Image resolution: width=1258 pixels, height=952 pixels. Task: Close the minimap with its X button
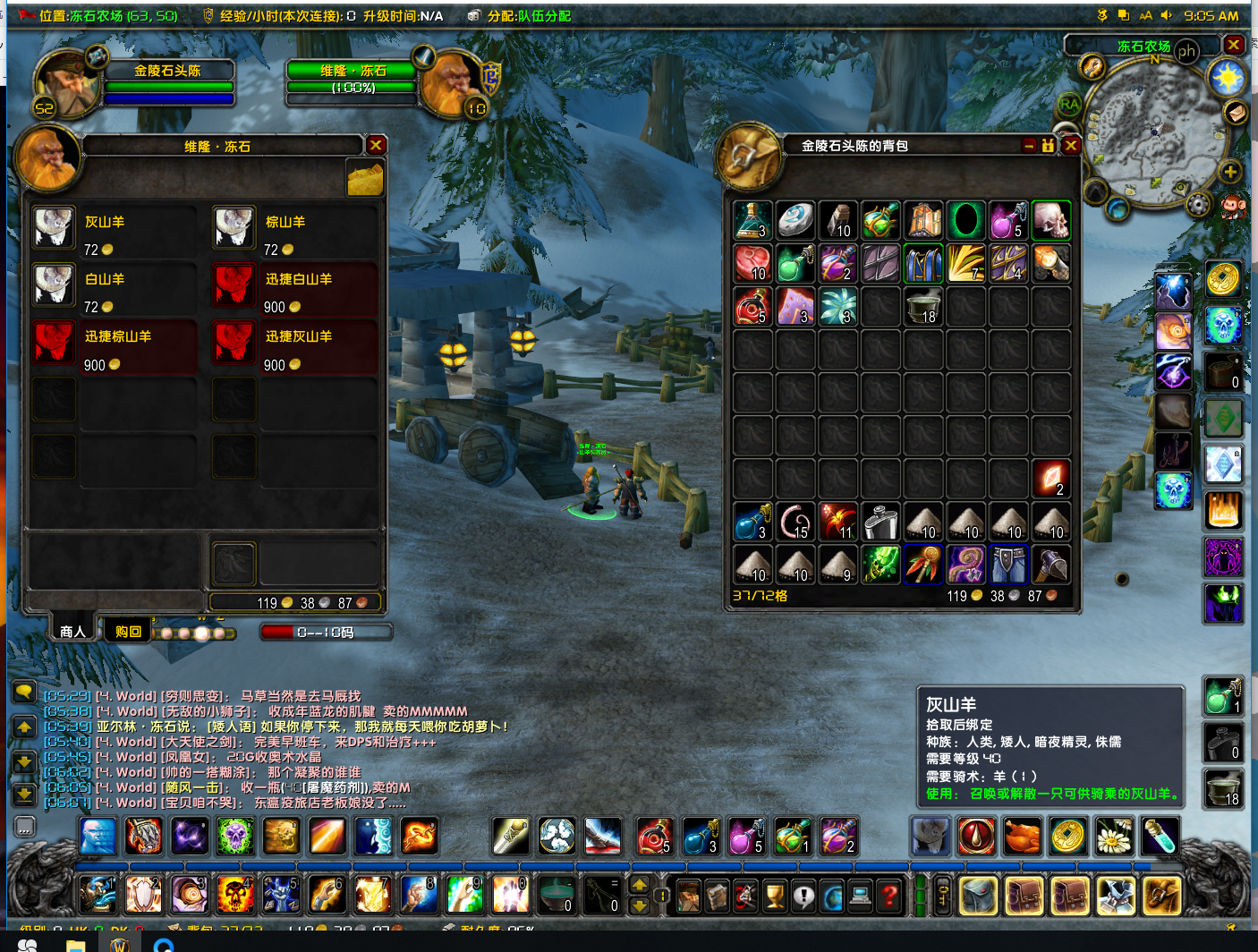(1234, 45)
